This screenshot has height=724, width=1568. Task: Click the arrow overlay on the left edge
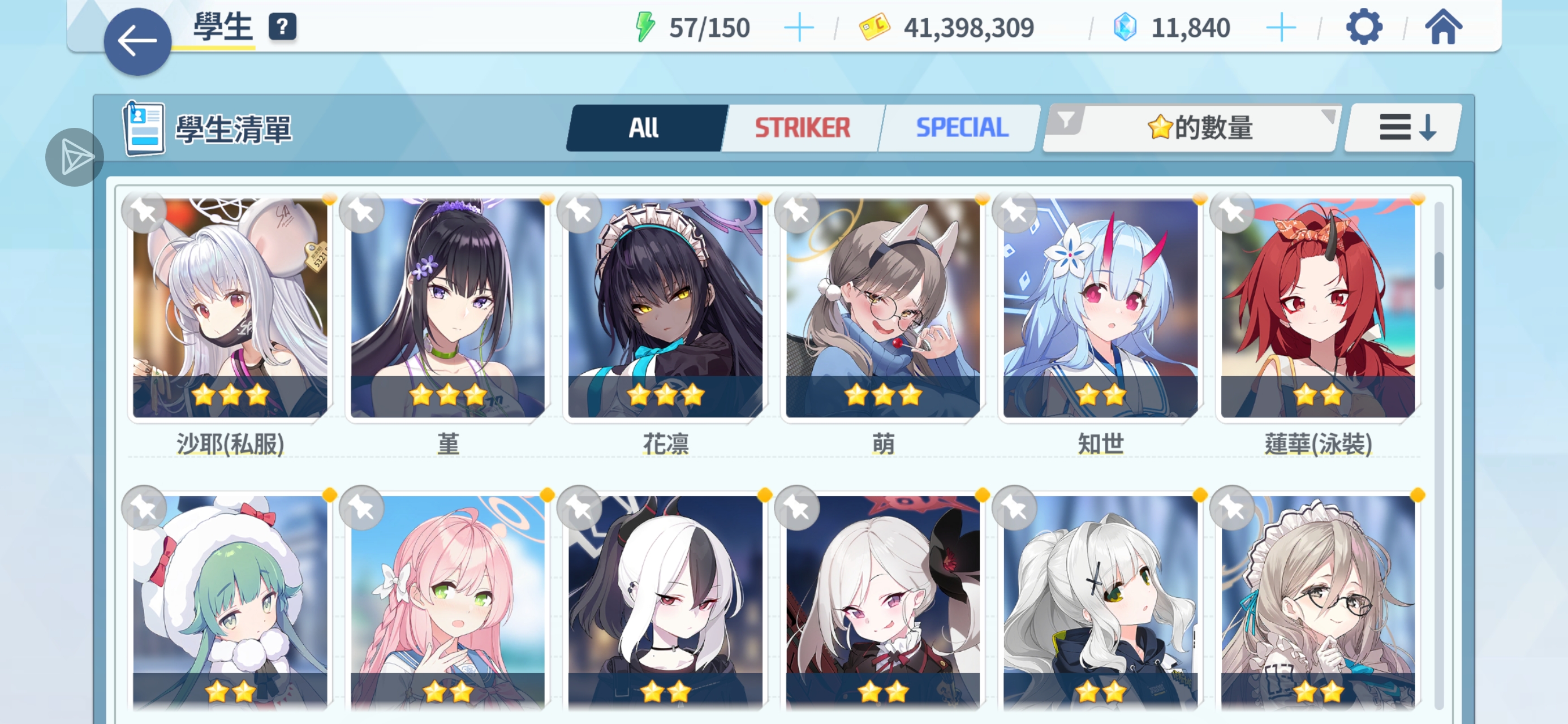pyautogui.click(x=74, y=157)
